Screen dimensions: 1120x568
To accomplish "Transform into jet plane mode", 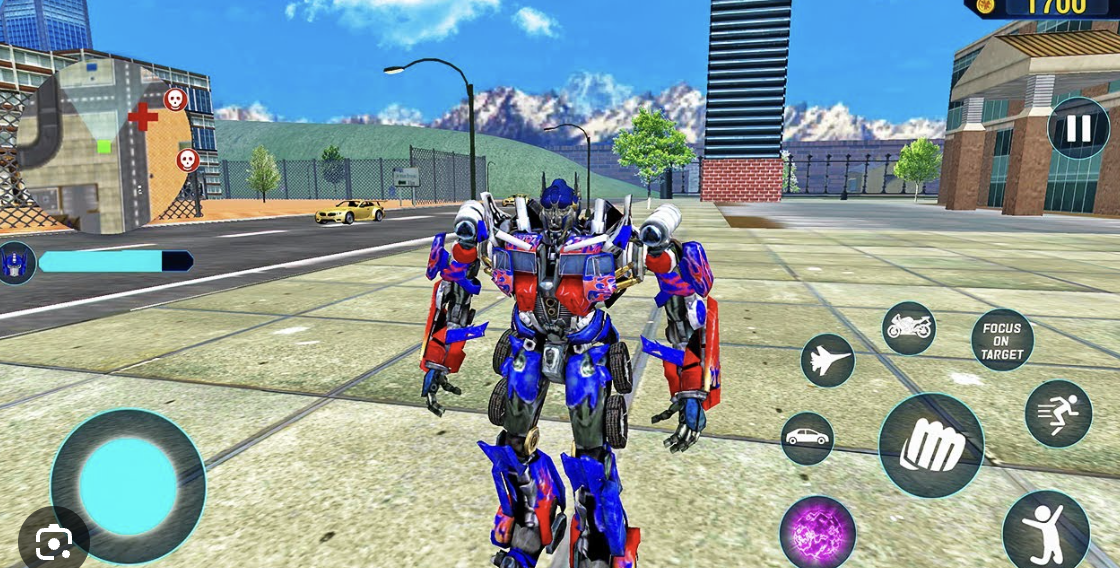I will pyautogui.click(x=828, y=361).
